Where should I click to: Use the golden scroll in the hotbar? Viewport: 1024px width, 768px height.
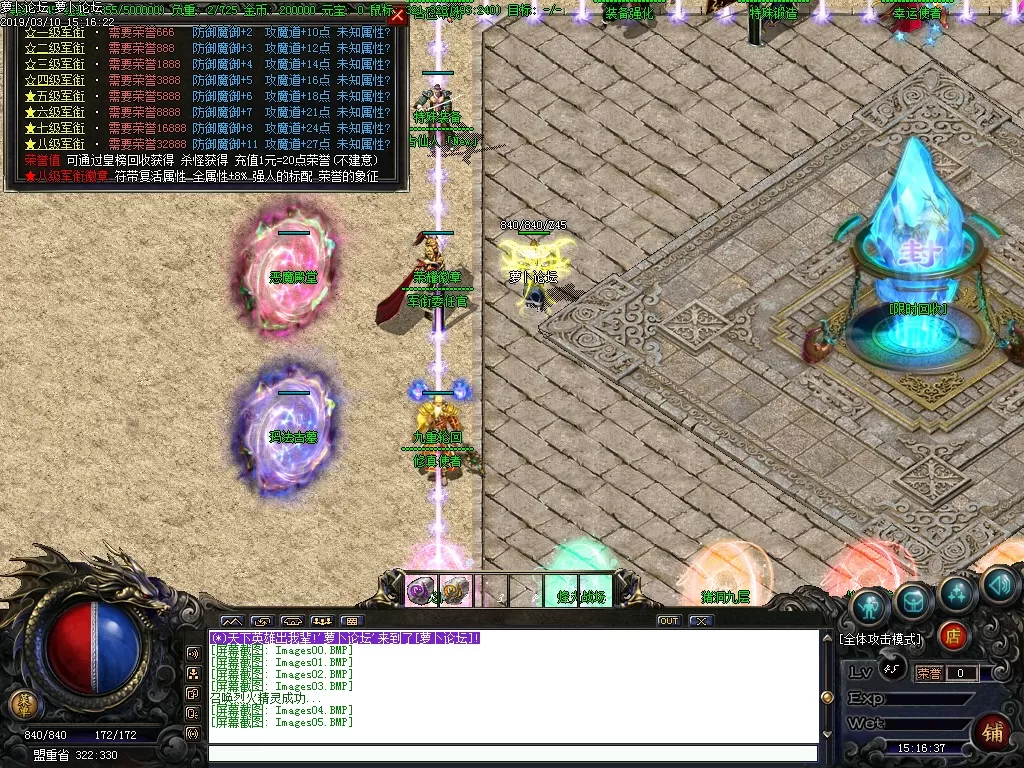(x=455, y=591)
